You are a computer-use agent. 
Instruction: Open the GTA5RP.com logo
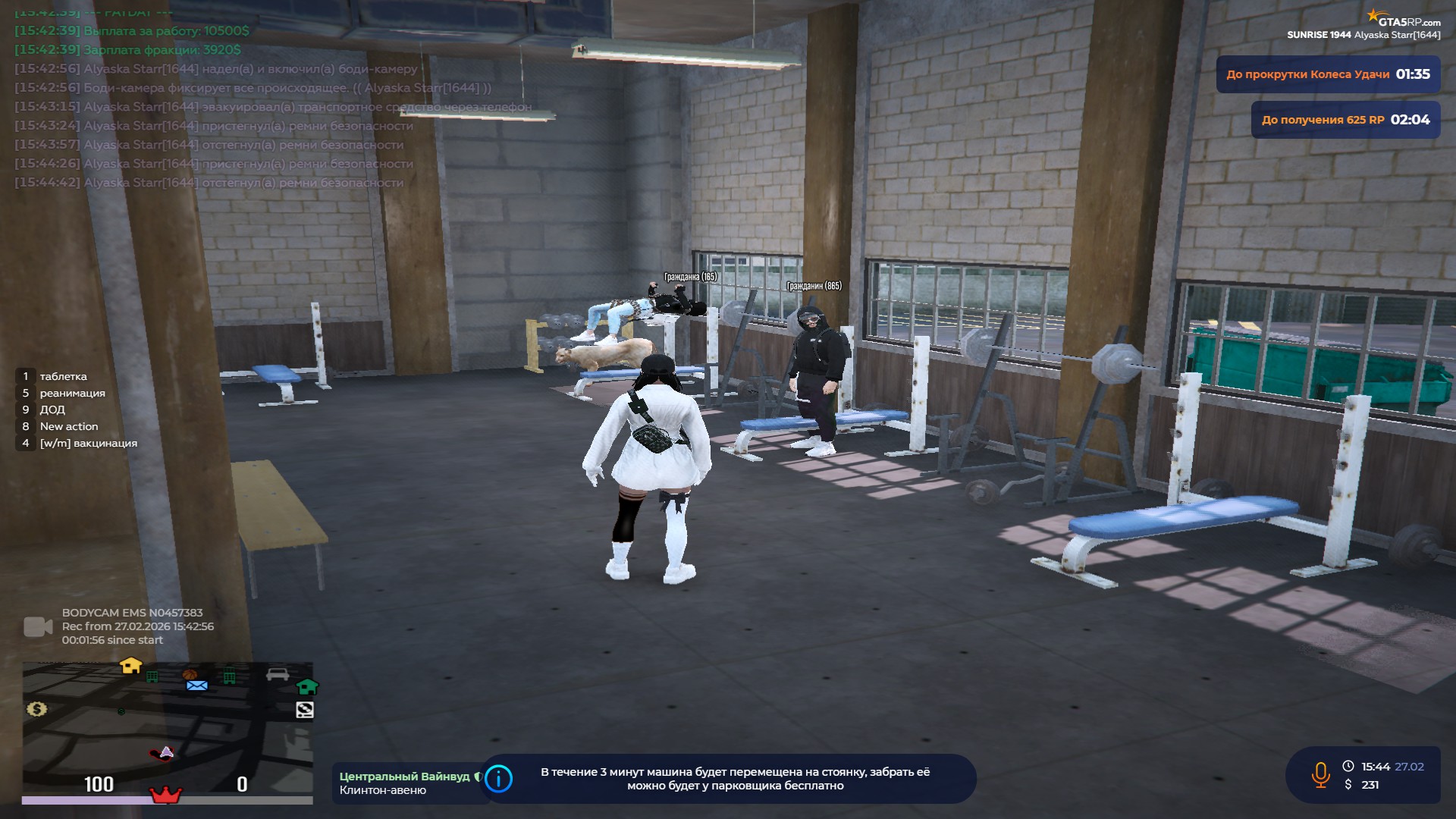1404,19
